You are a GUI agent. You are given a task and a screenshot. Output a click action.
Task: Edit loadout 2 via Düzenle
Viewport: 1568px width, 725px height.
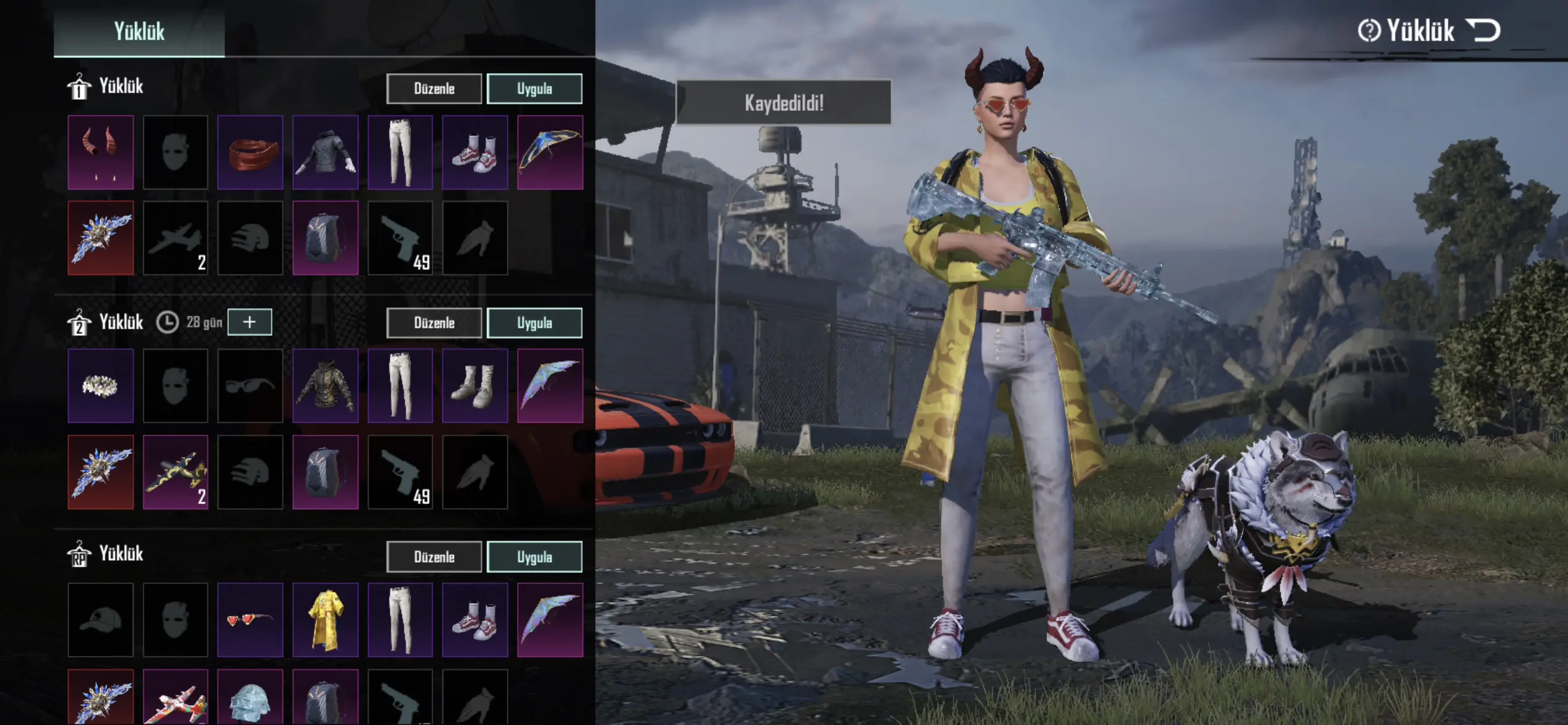point(434,323)
